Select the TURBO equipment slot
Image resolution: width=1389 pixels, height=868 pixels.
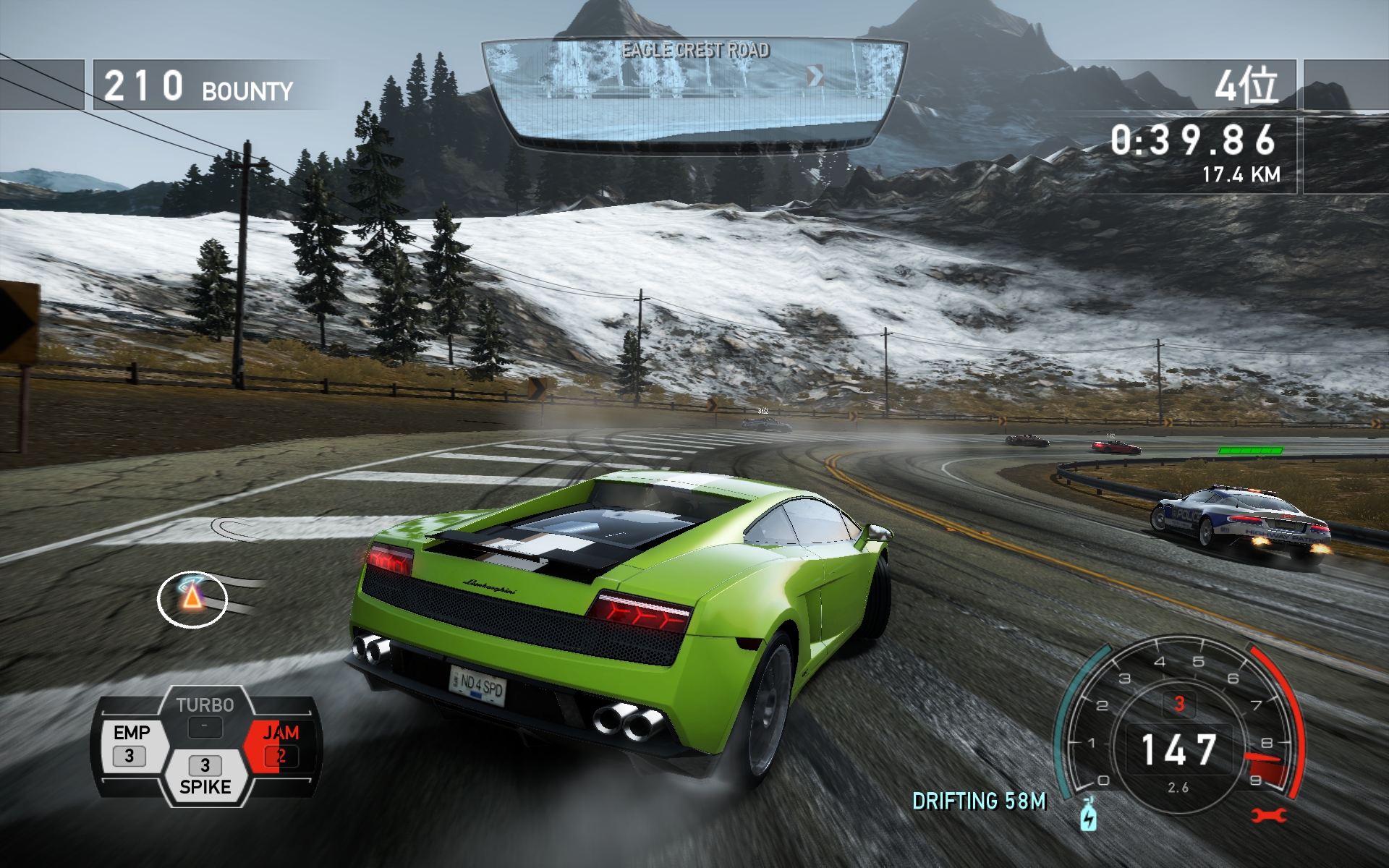[205, 716]
